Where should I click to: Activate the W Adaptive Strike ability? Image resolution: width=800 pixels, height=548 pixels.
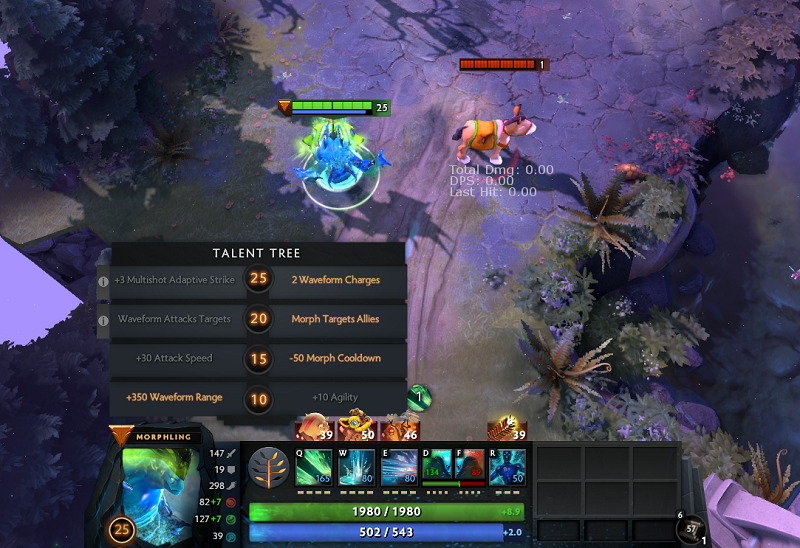tap(356, 468)
